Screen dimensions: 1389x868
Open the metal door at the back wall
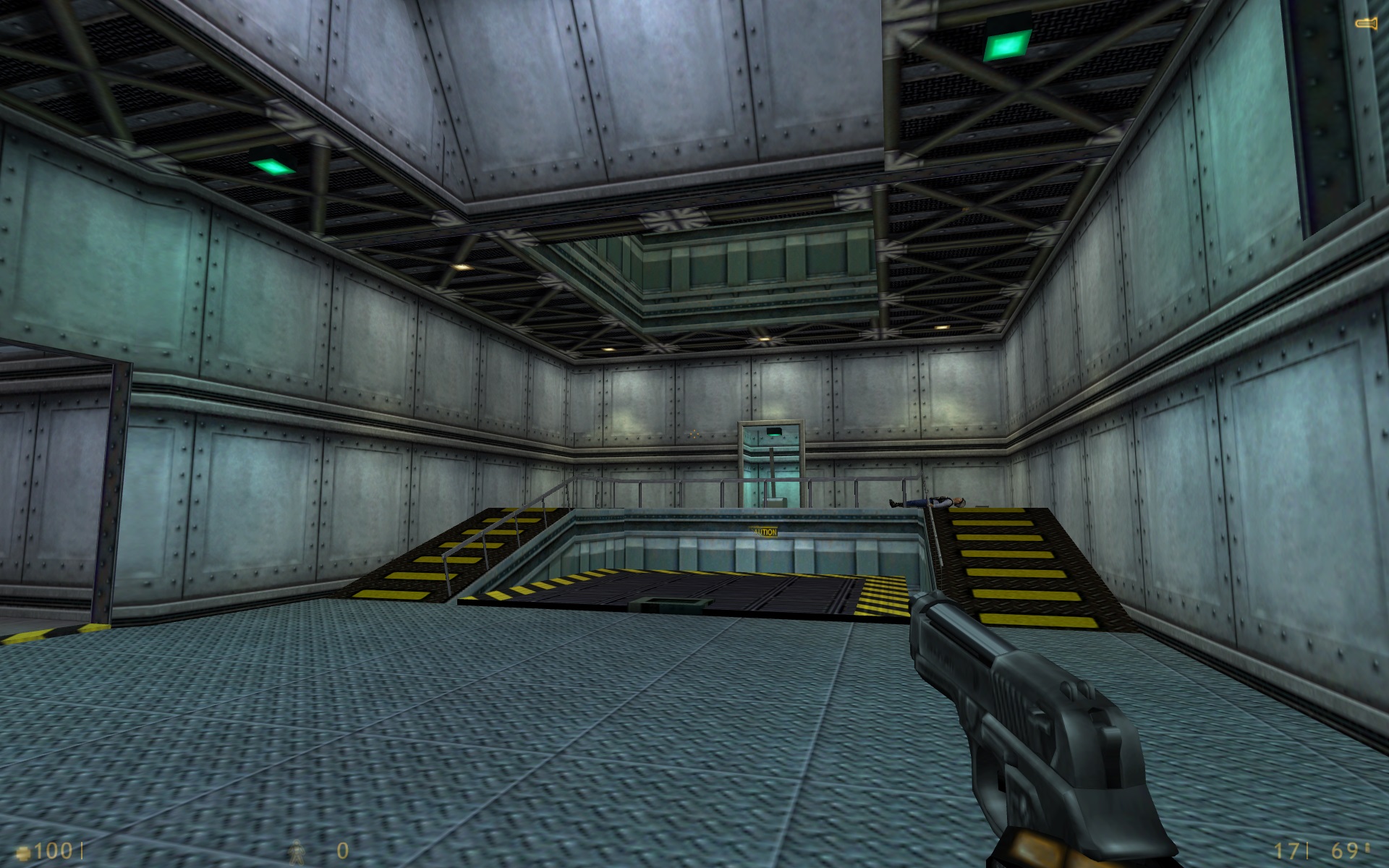[x=770, y=463]
